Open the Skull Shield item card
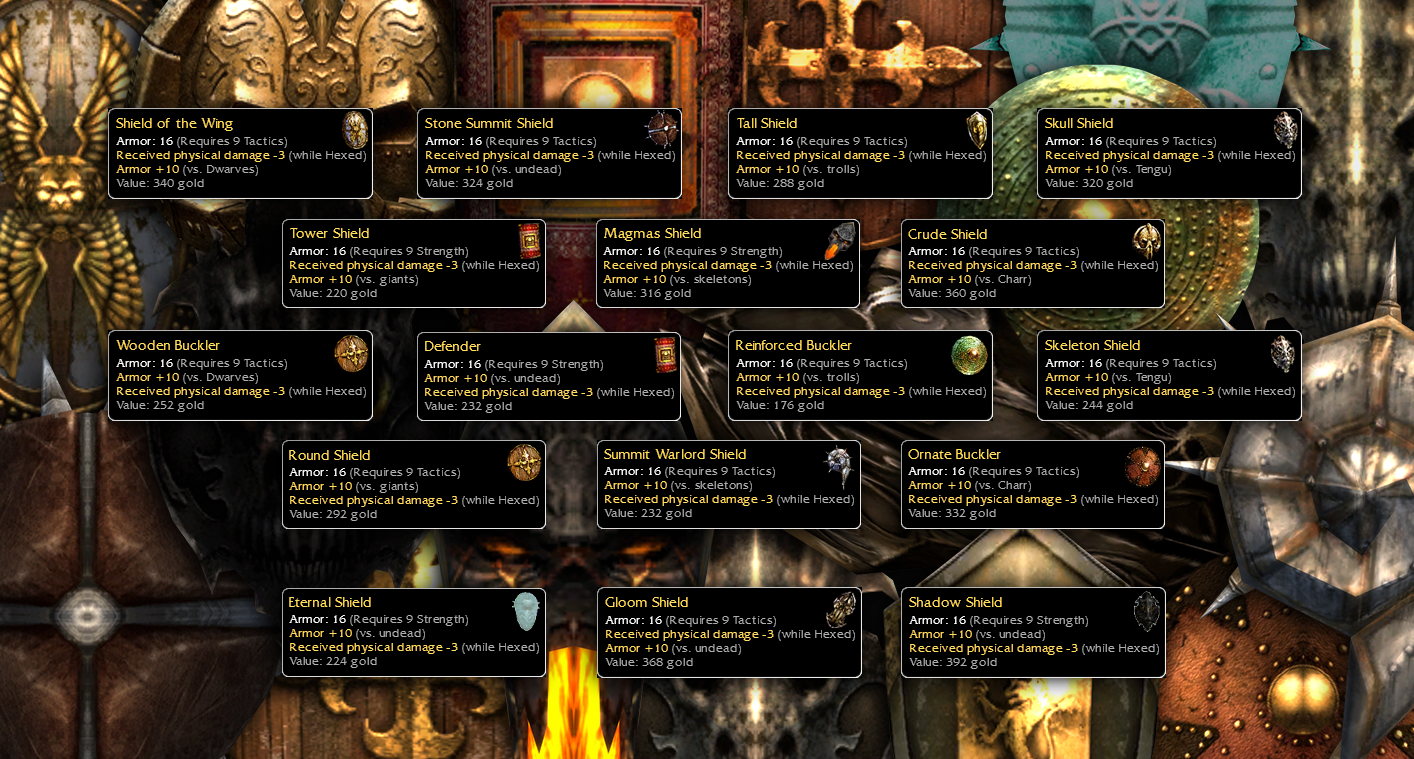Screen dimensions: 1414x759 1169,154
